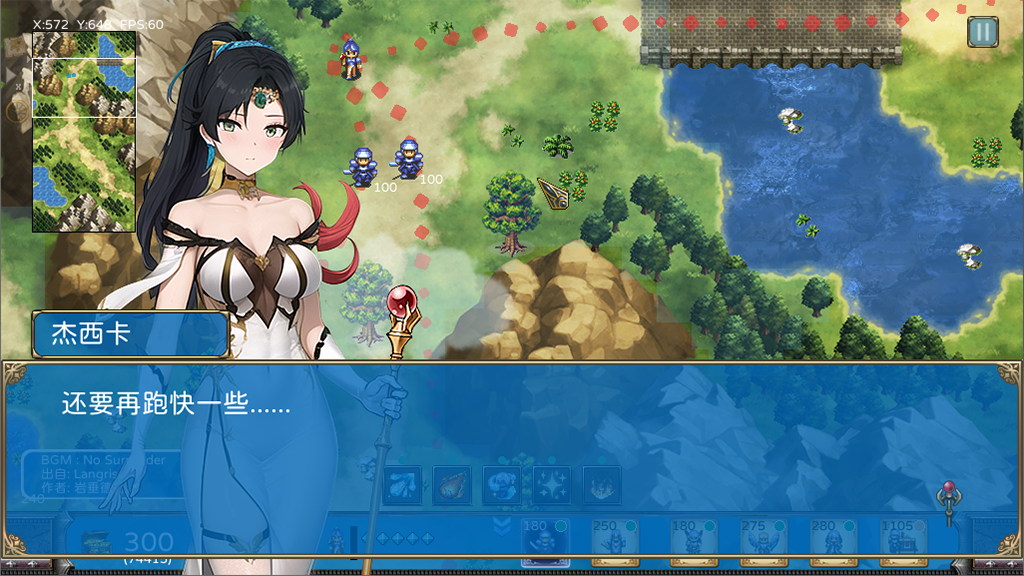Pick the unit card costing 1105
Viewport: 1024px width, 576px height.
[x=902, y=540]
